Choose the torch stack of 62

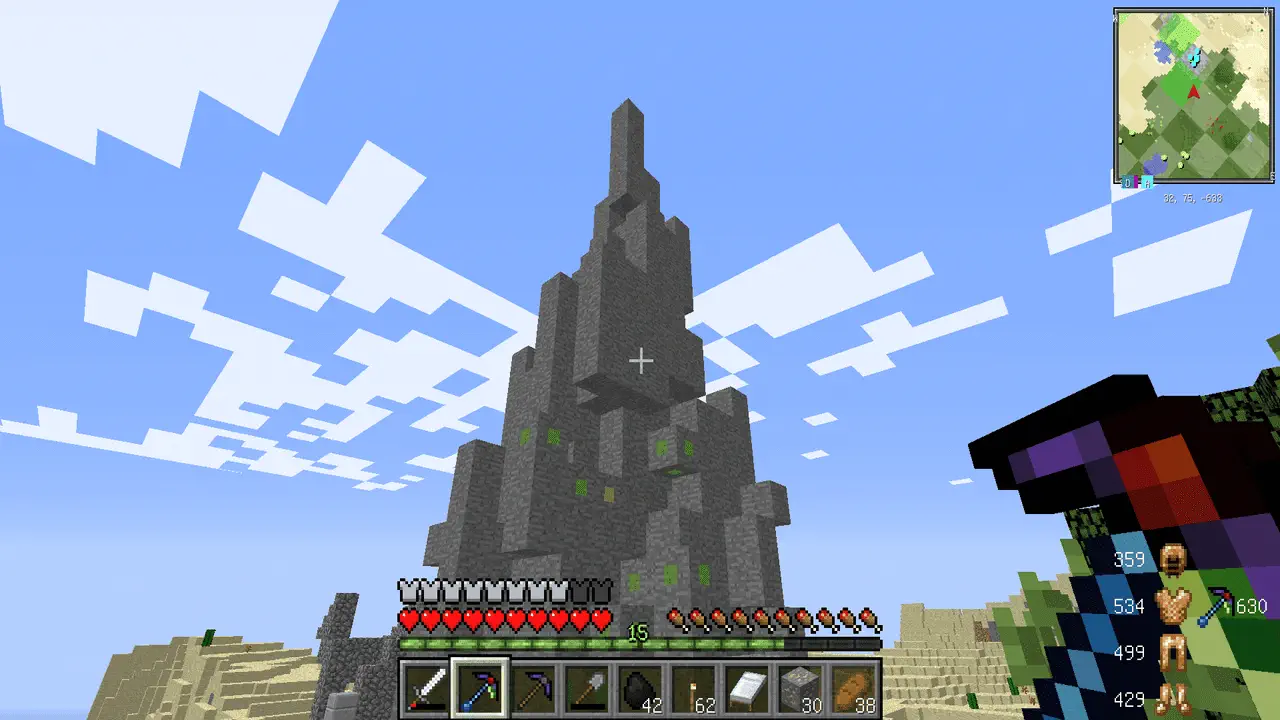pyautogui.click(x=694, y=688)
